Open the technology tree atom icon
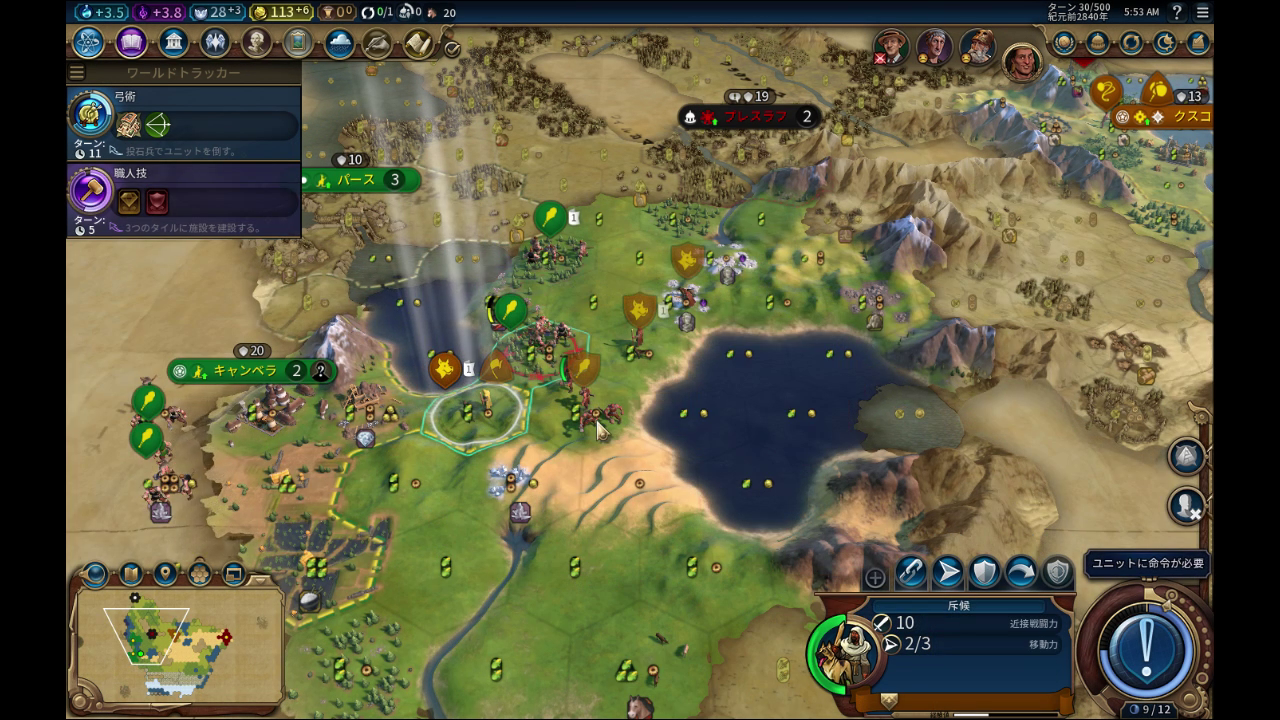The height and width of the screenshot is (720, 1280). point(89,43)
